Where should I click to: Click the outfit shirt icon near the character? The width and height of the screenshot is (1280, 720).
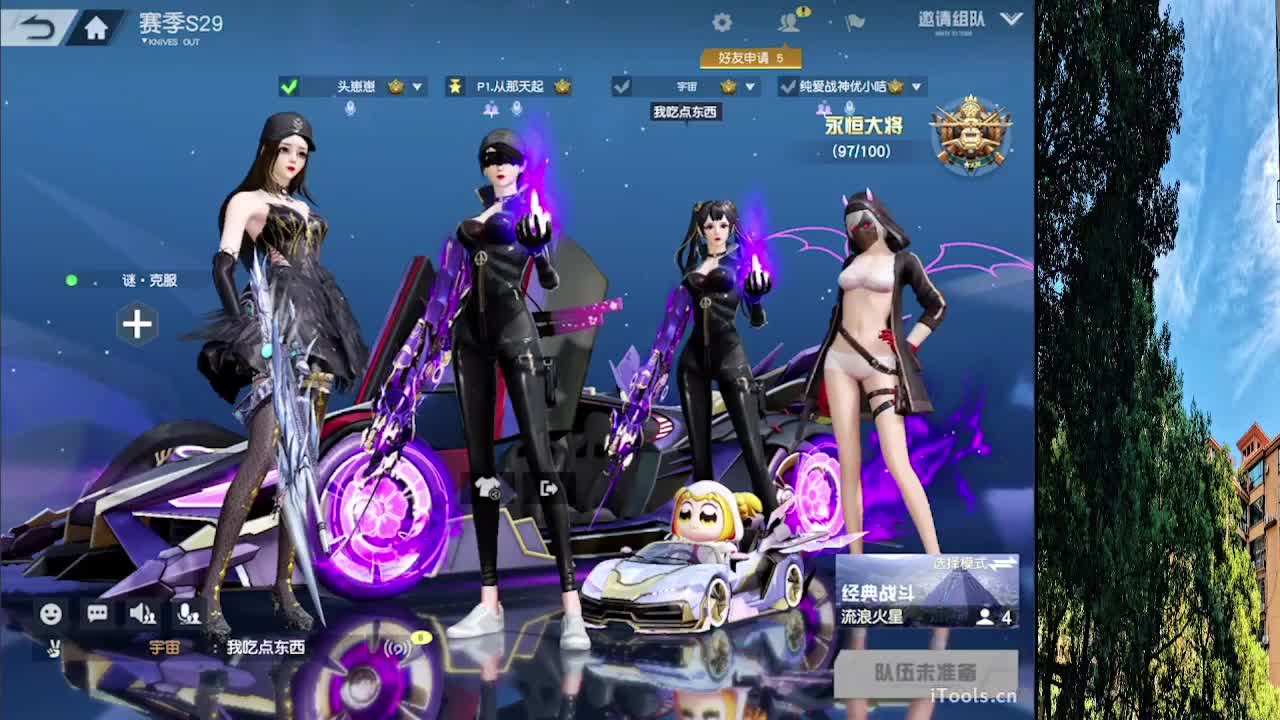pos(487,489)
